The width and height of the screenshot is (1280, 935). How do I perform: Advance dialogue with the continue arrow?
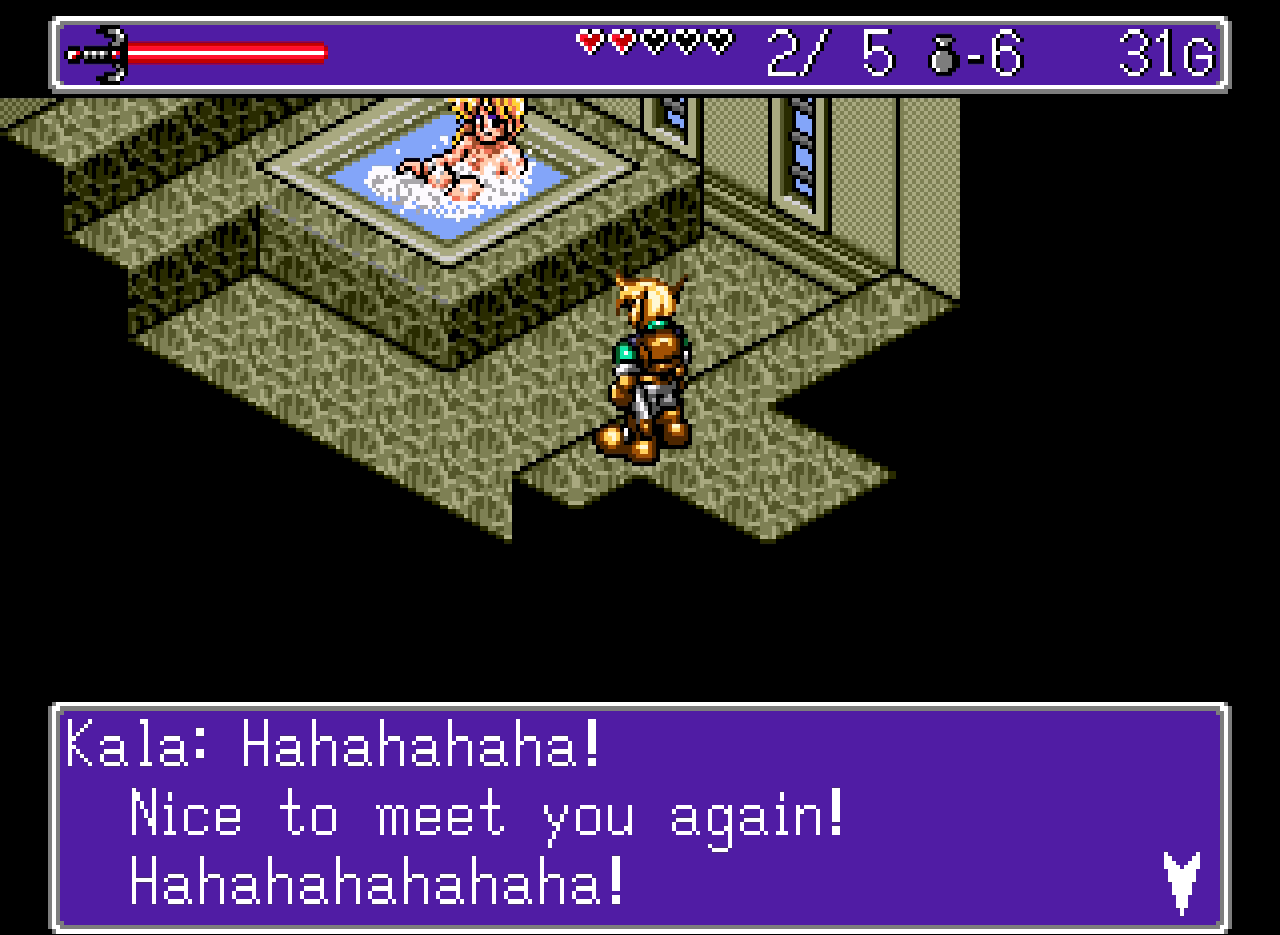point(1181,880)
